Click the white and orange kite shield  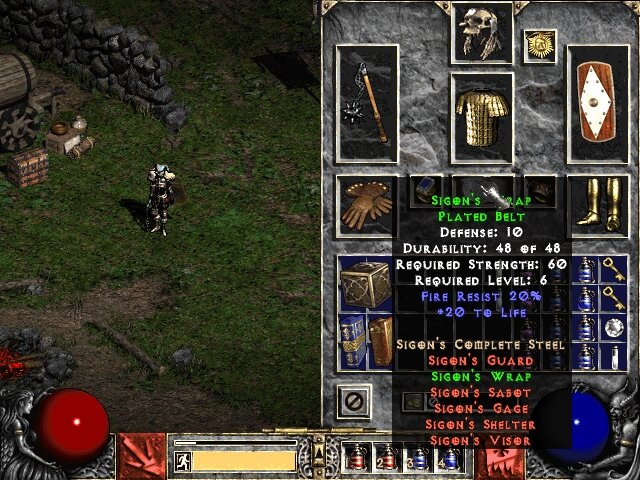click(599, 104)
